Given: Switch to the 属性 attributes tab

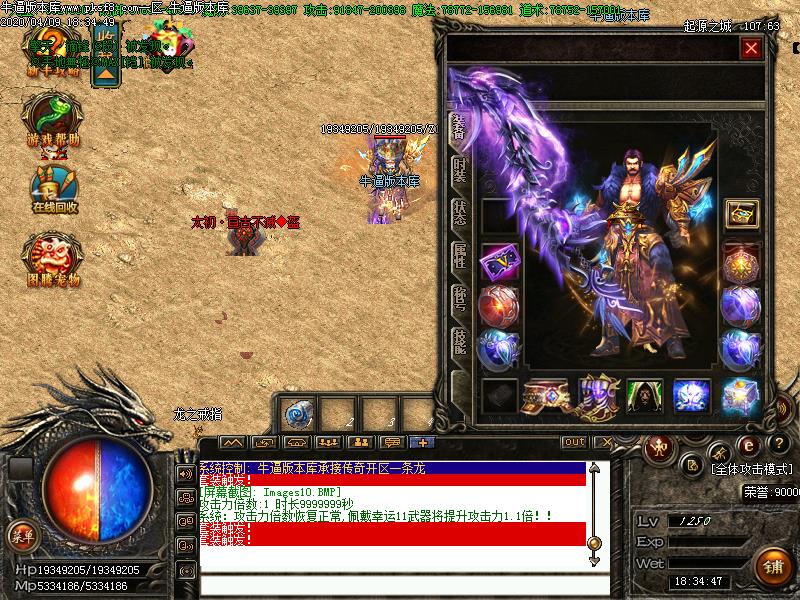Looking at the screenshot, I should [459, 255].
